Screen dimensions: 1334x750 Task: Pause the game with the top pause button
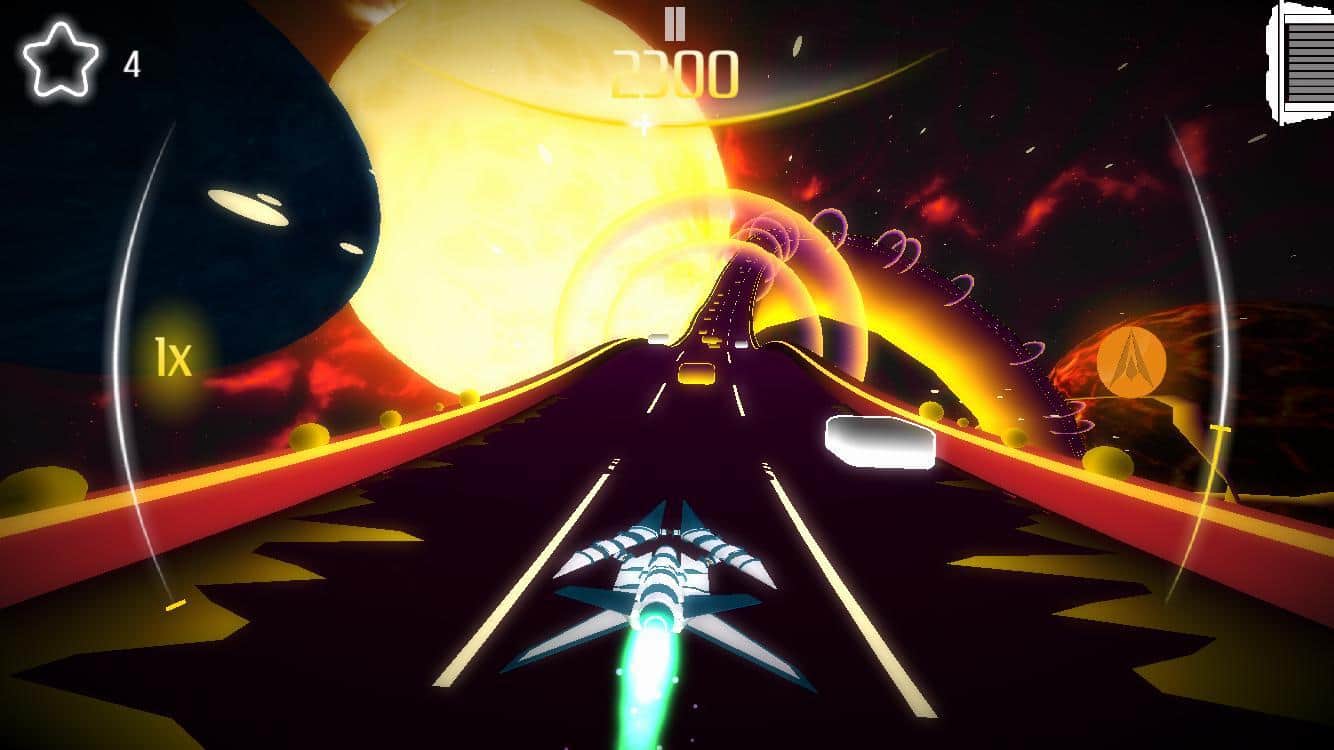pyautogui.click(x=675, y=23)
